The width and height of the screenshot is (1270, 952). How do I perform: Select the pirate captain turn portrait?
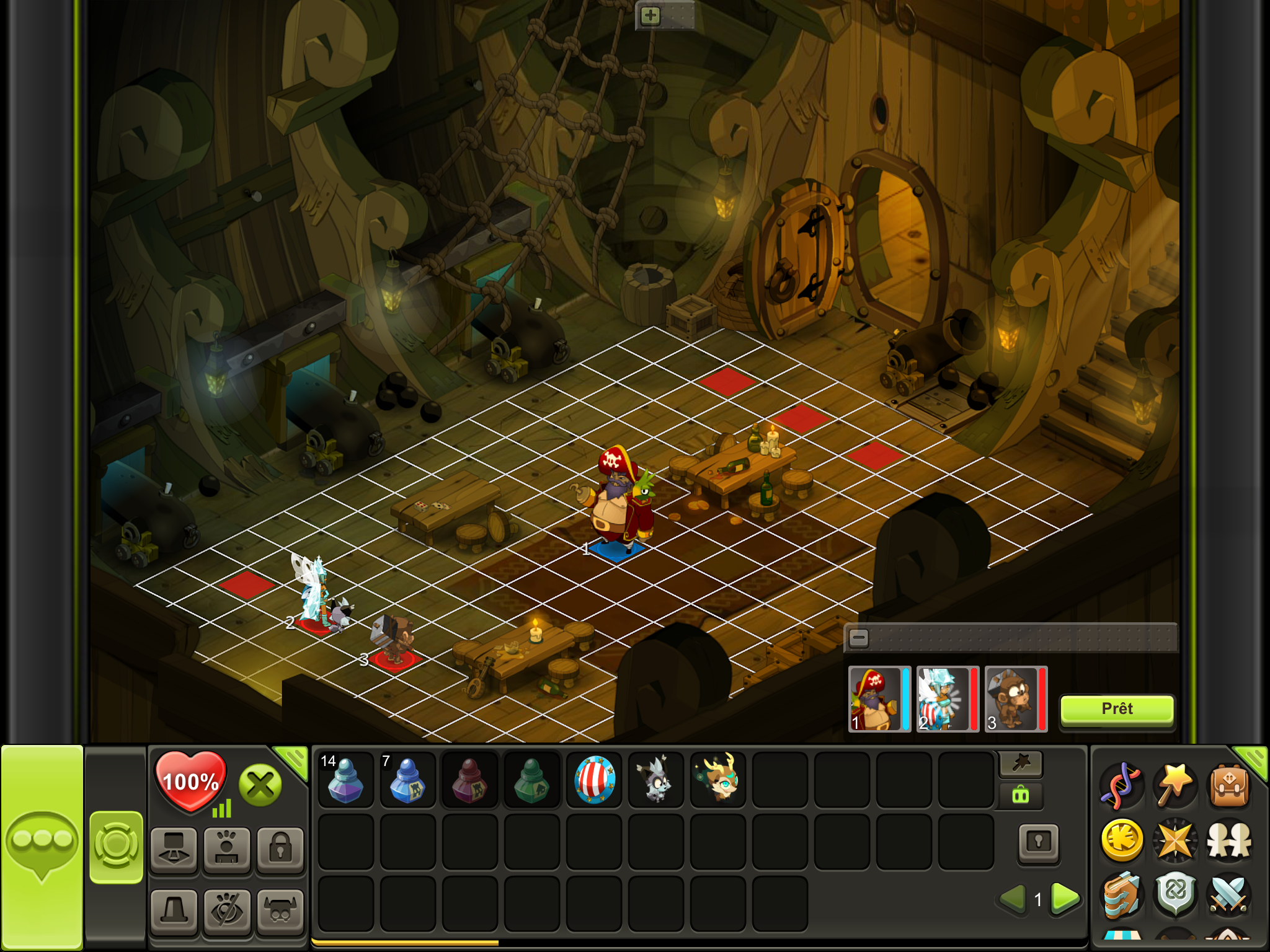pos(874,699)
